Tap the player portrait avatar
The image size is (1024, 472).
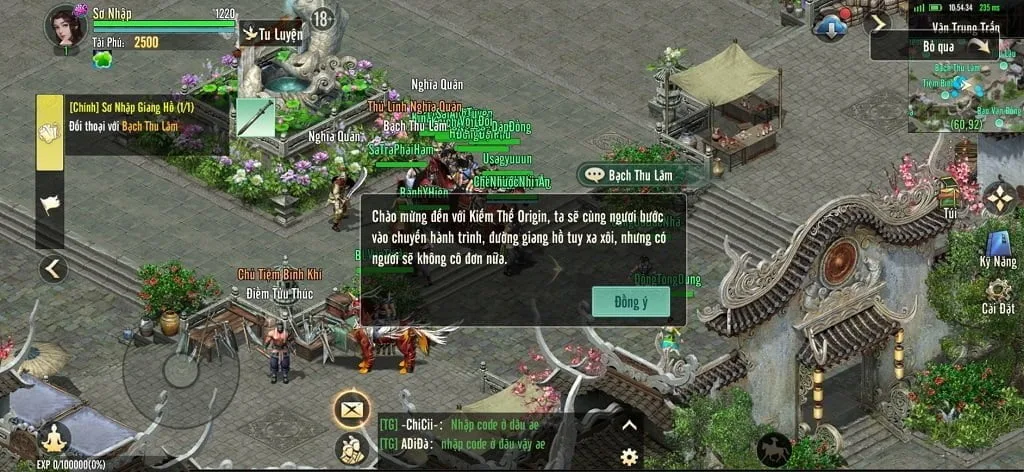(x=64, y=27)
